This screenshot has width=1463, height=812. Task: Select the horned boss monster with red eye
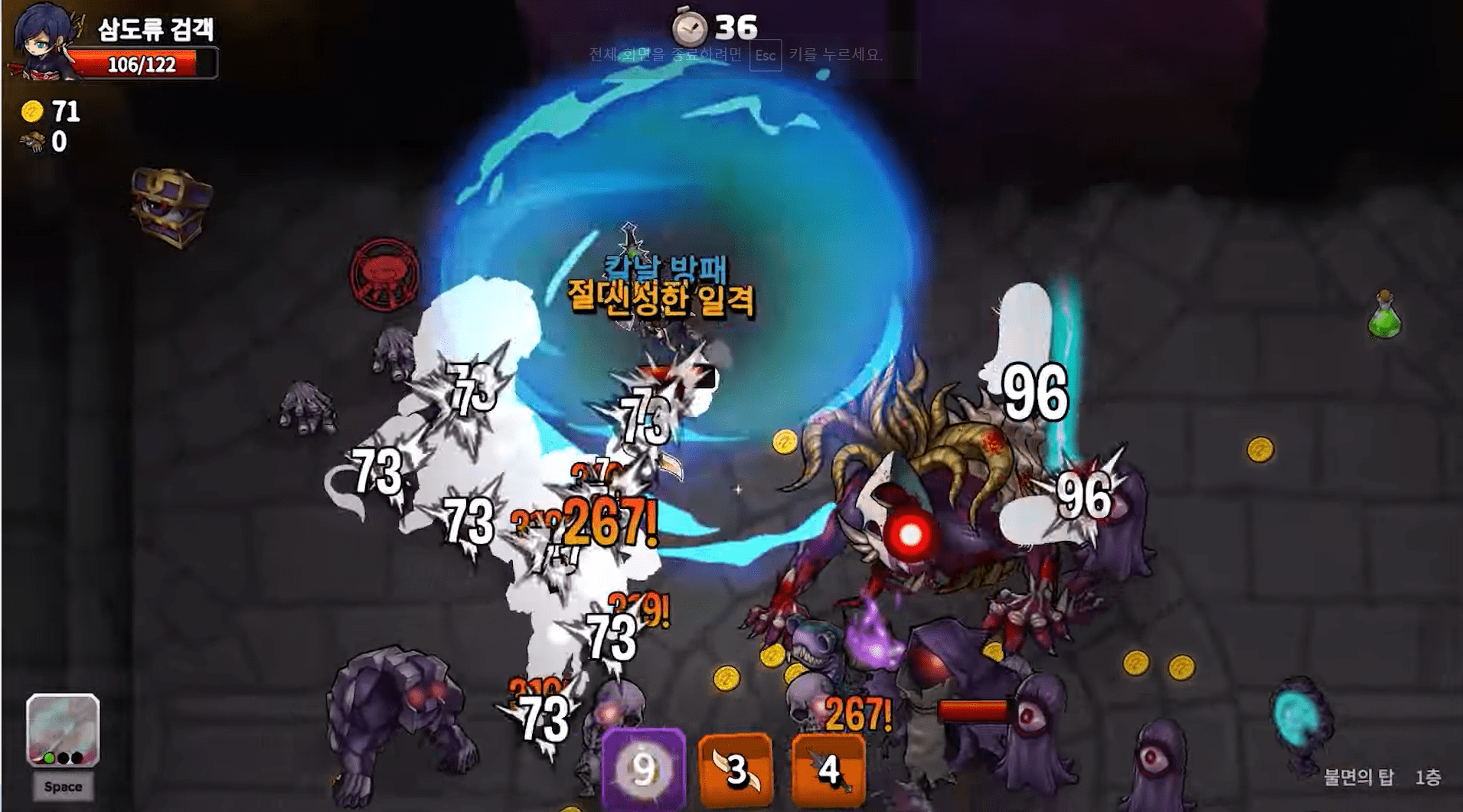click(911, 528)
